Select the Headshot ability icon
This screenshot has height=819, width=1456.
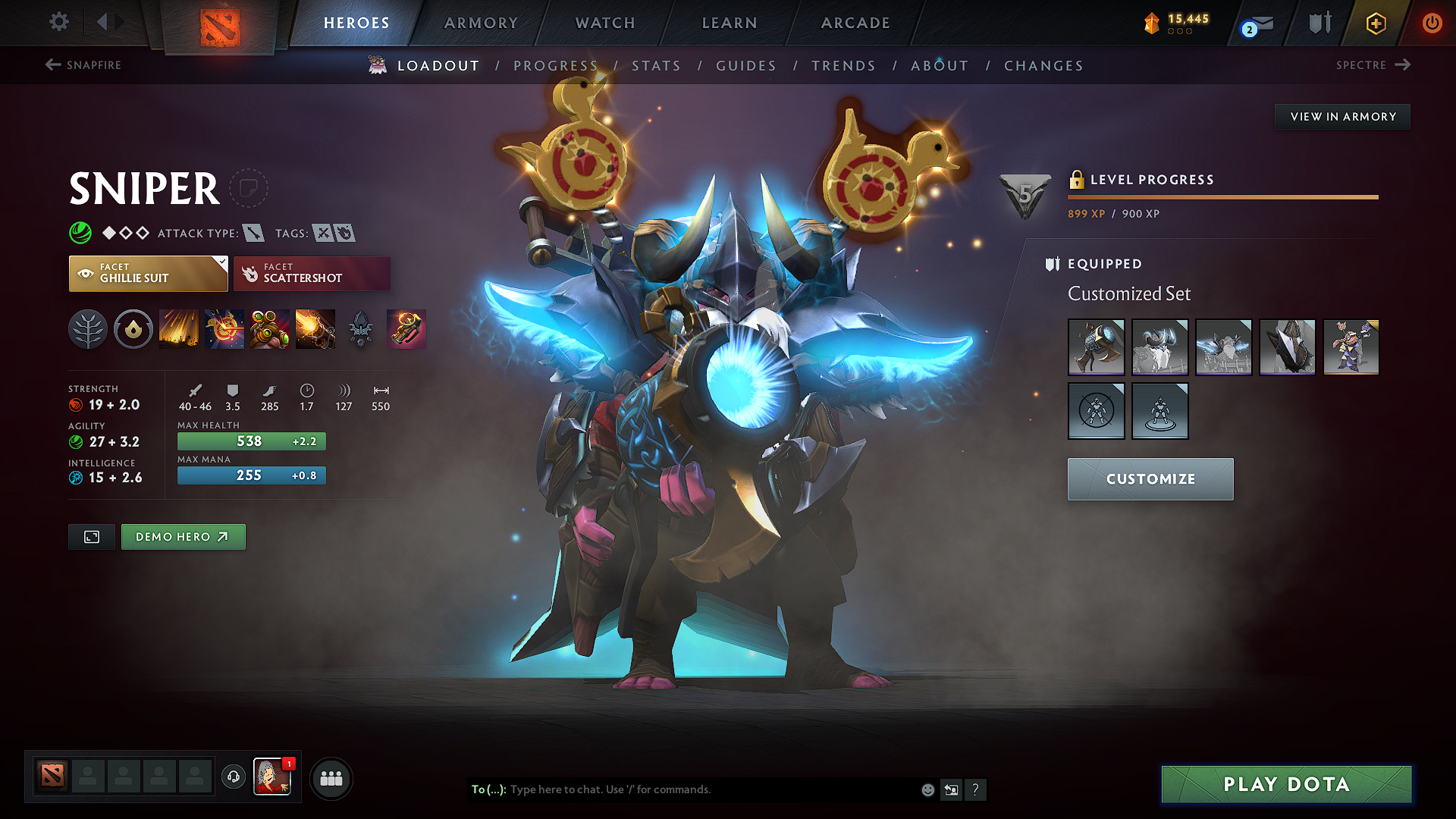(x=225, y=328)
